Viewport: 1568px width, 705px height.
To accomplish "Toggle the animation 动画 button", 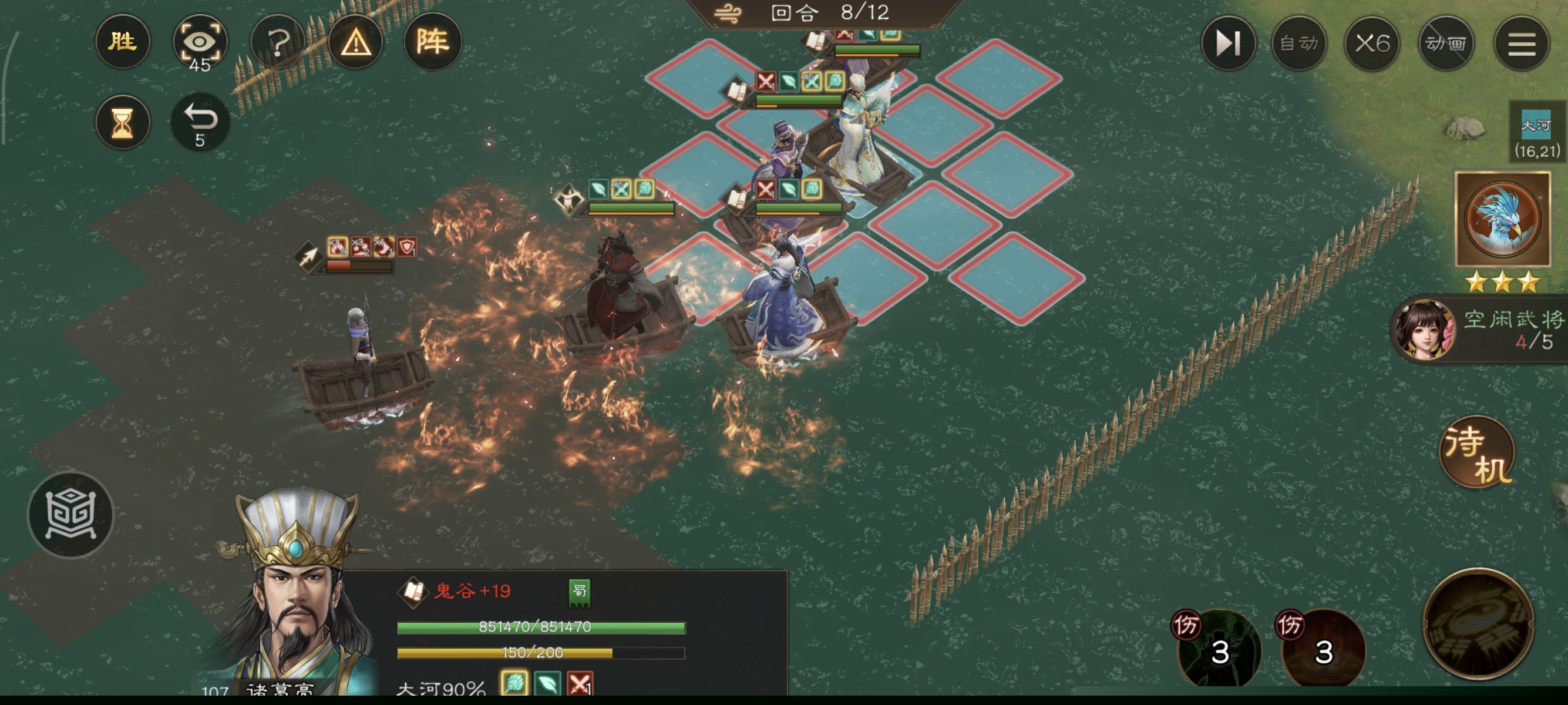I will click(1446, 43).
